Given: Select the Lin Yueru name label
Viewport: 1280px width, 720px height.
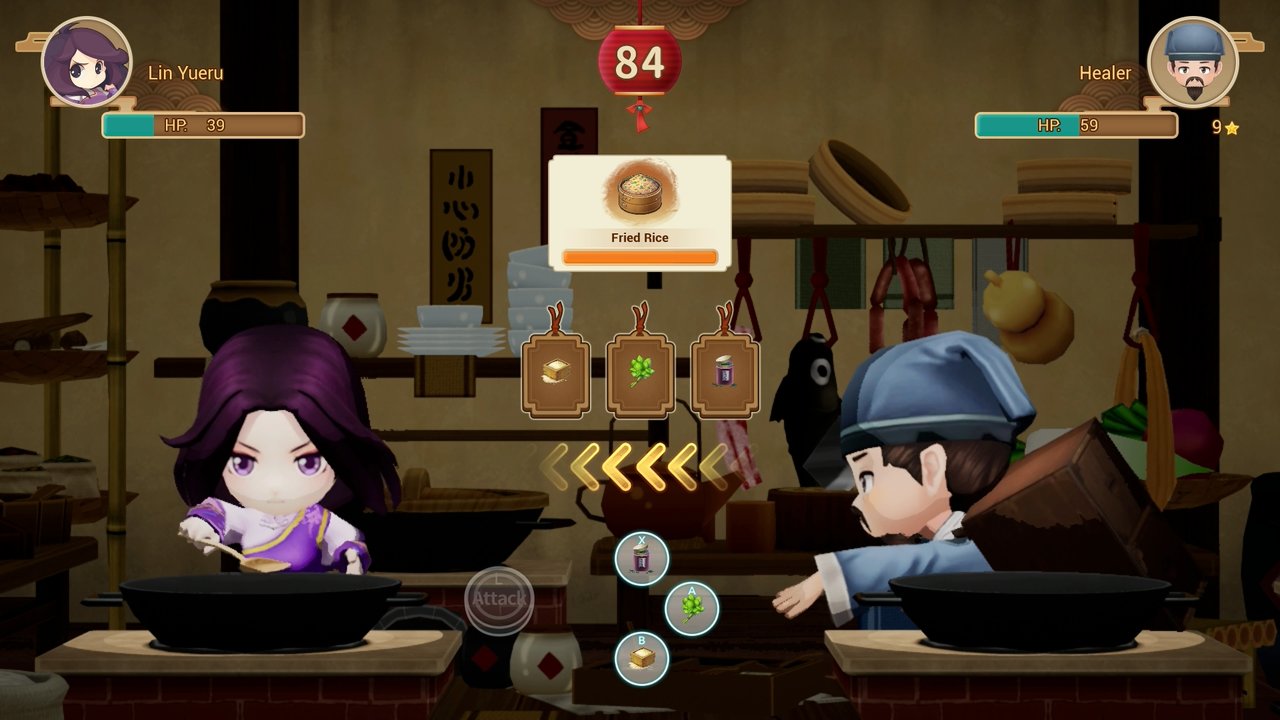Looking at the screenshot, I should (185, 72).
